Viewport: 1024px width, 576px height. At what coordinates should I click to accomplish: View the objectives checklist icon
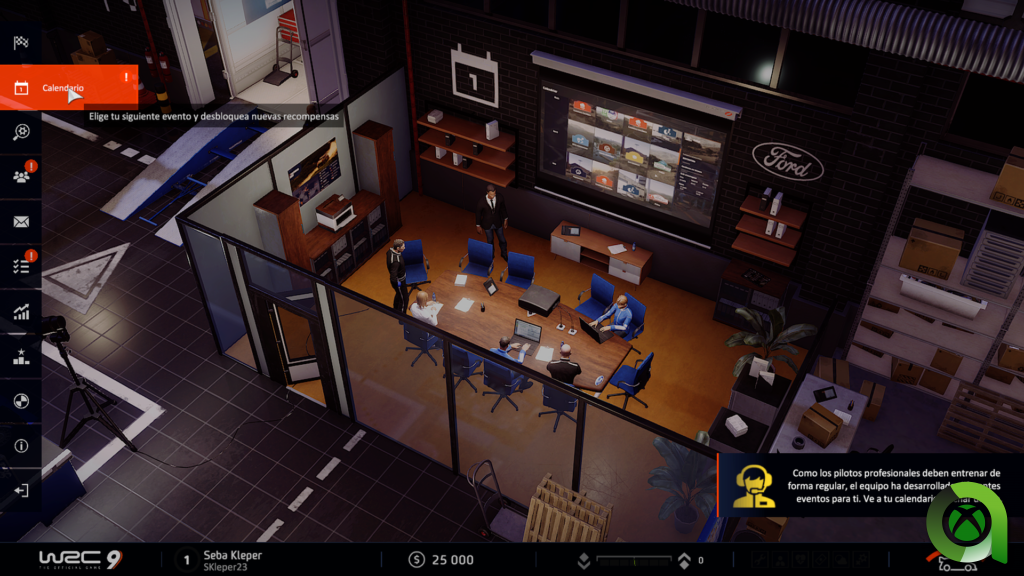tap(21, 266)
